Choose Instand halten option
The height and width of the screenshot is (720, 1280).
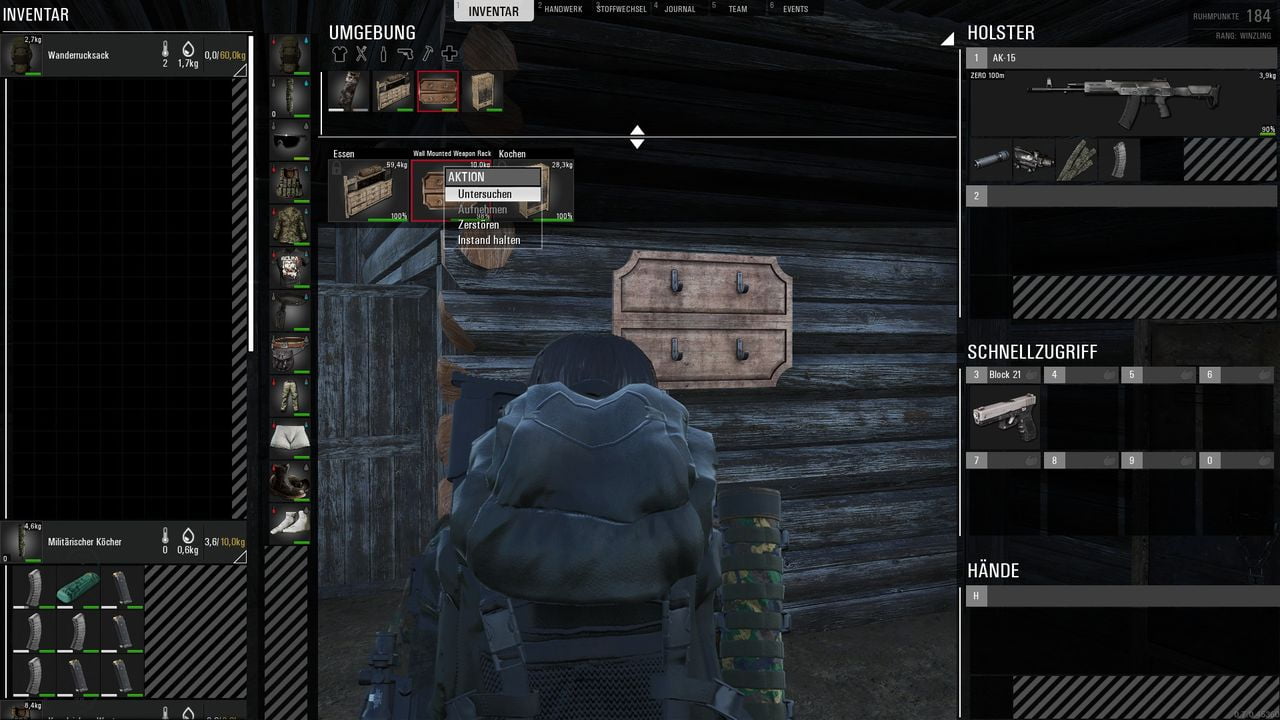click(489, 241)
